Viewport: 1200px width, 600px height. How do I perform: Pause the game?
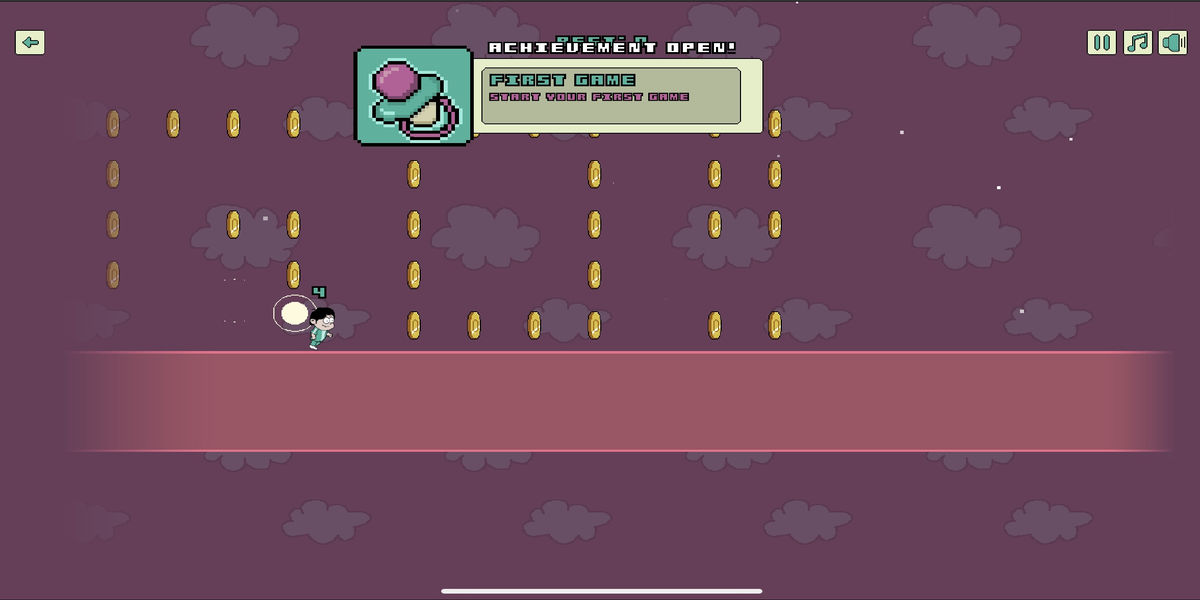tap(1102, 42)
